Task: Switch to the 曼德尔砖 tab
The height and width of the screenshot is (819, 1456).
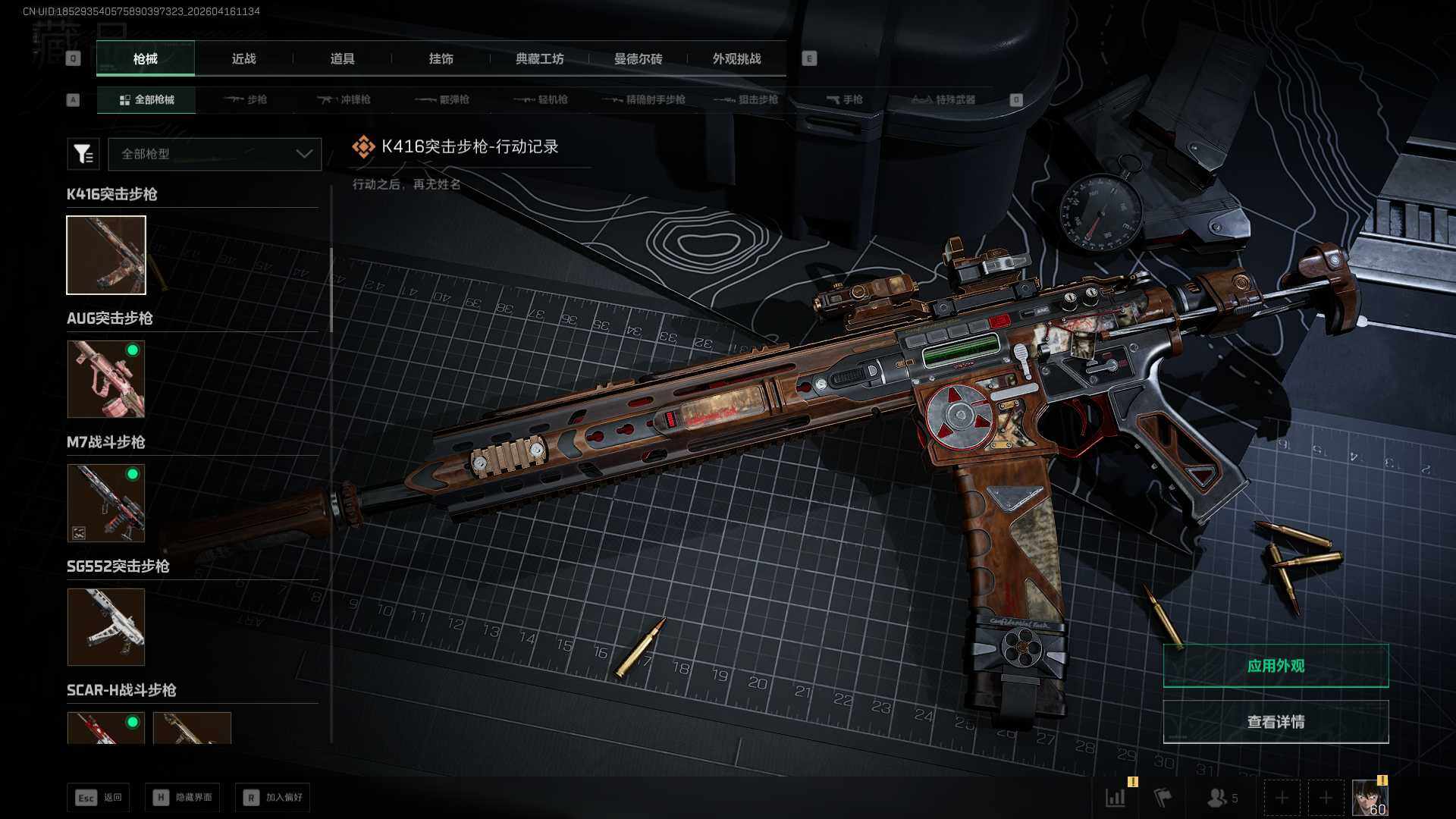Action: click(638, 58)
